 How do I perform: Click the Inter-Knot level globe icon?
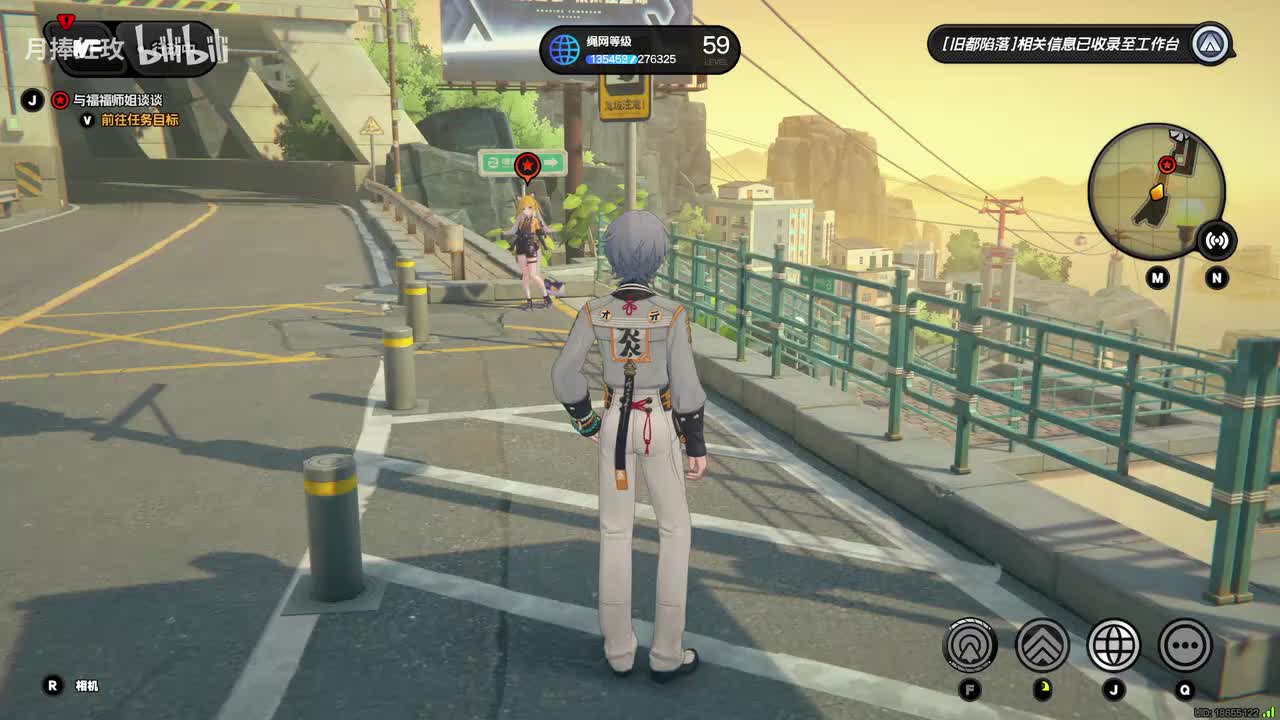[565, 50]
